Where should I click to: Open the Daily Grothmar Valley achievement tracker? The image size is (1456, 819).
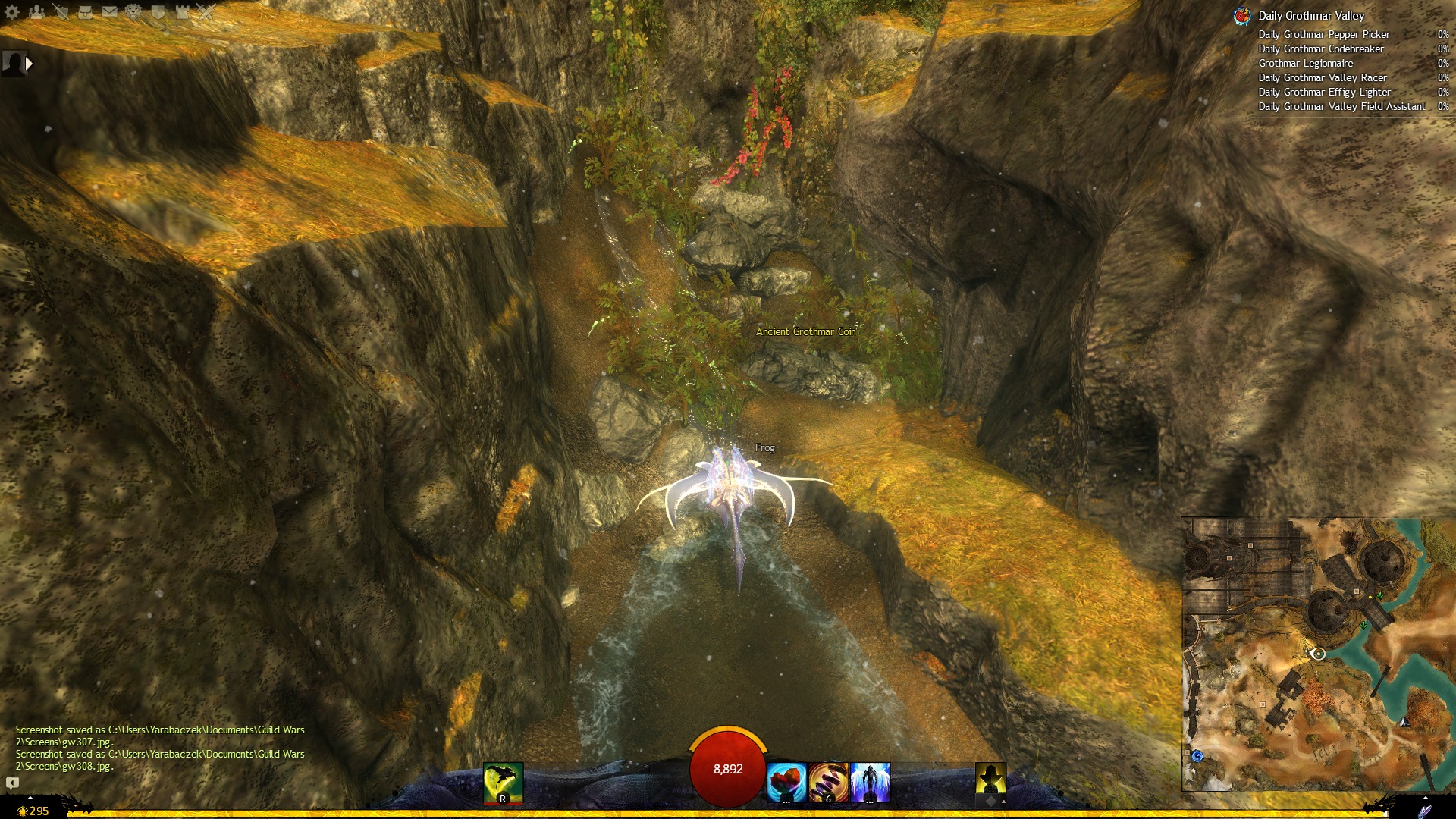point(1310,16)
